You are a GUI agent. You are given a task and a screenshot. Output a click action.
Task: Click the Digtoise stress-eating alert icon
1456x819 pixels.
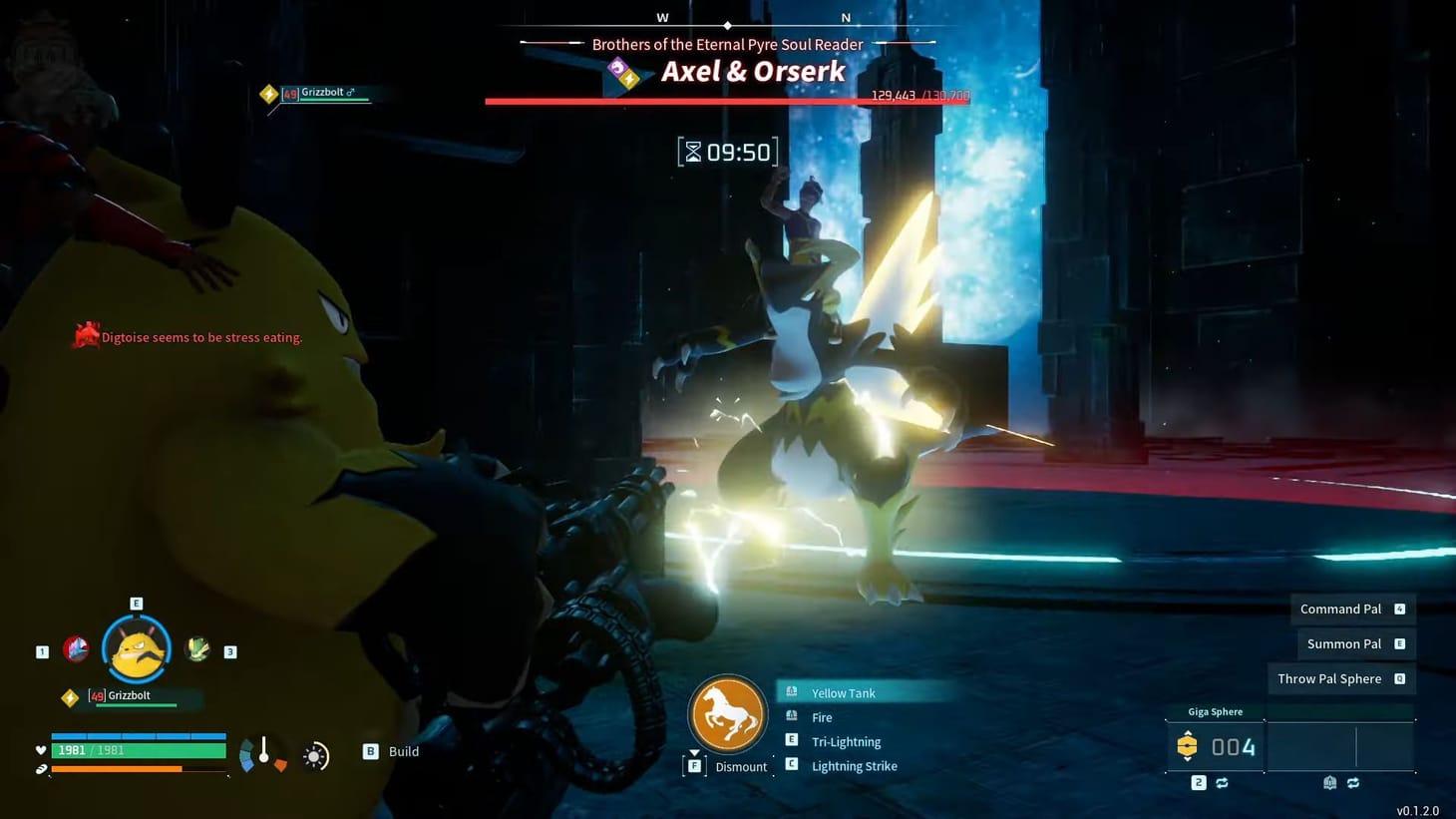pyautogui.click(x=87, y=335)
